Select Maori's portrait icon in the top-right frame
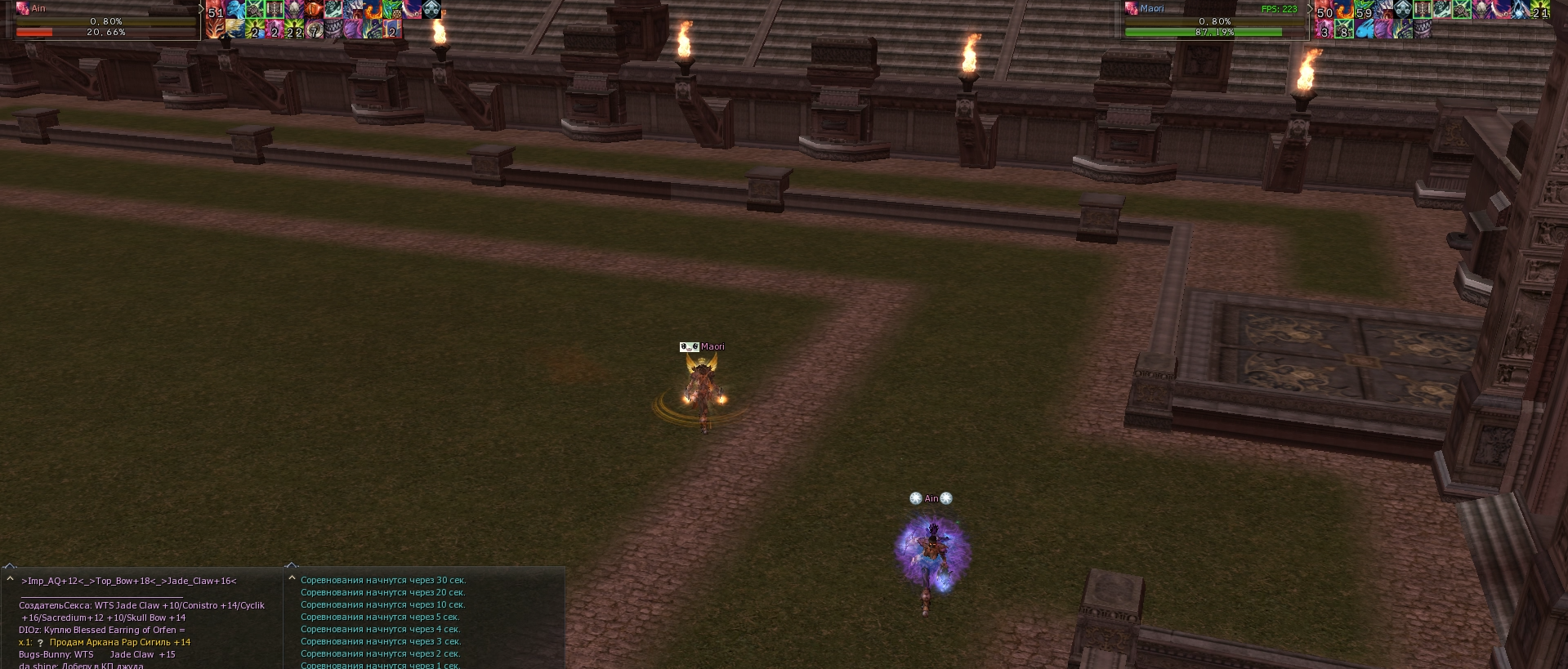This screenshot has width=1568, height=669. click(x=1131, y=7)
